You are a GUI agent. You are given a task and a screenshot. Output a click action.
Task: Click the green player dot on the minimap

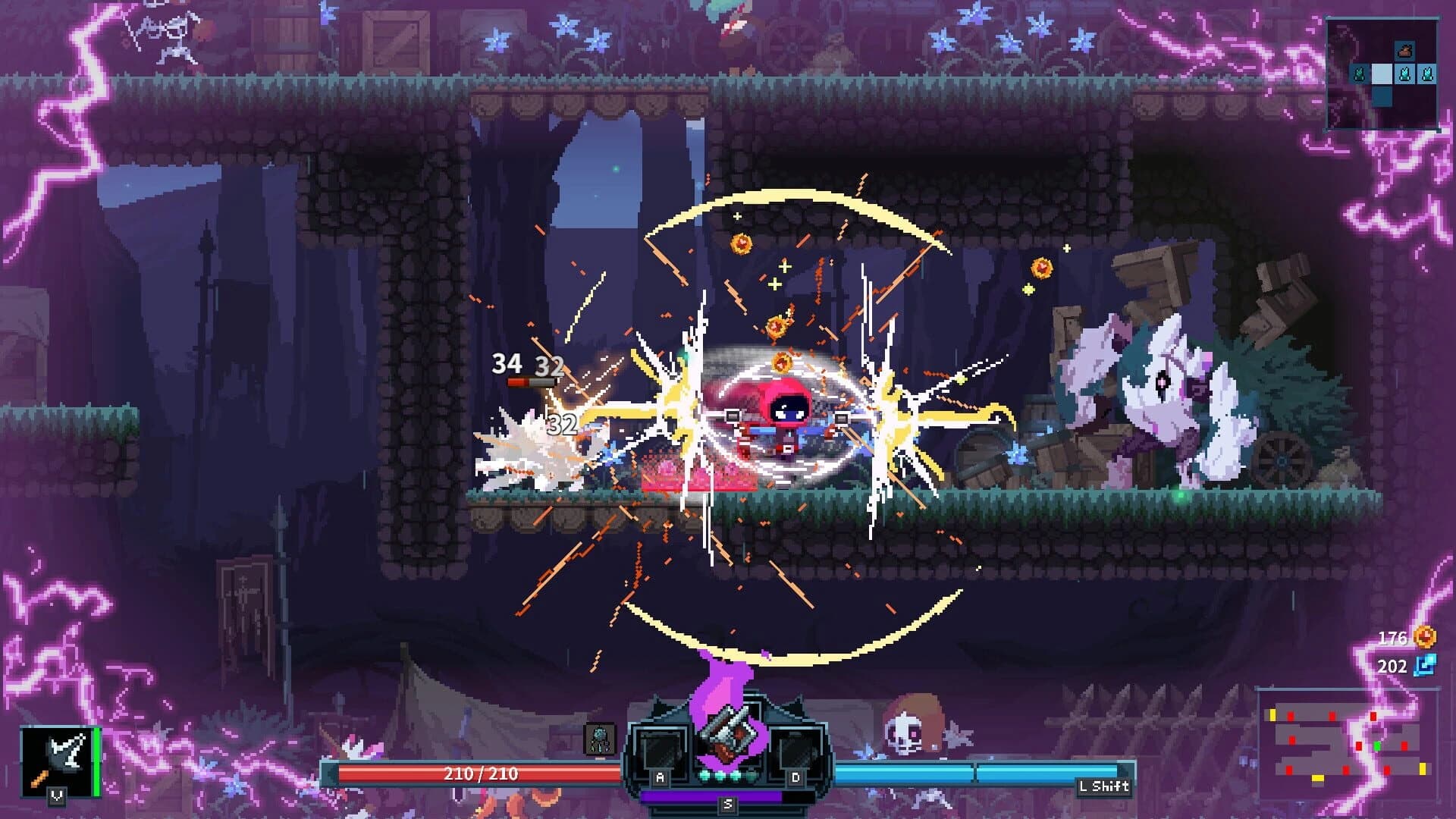click(1377, 746)
